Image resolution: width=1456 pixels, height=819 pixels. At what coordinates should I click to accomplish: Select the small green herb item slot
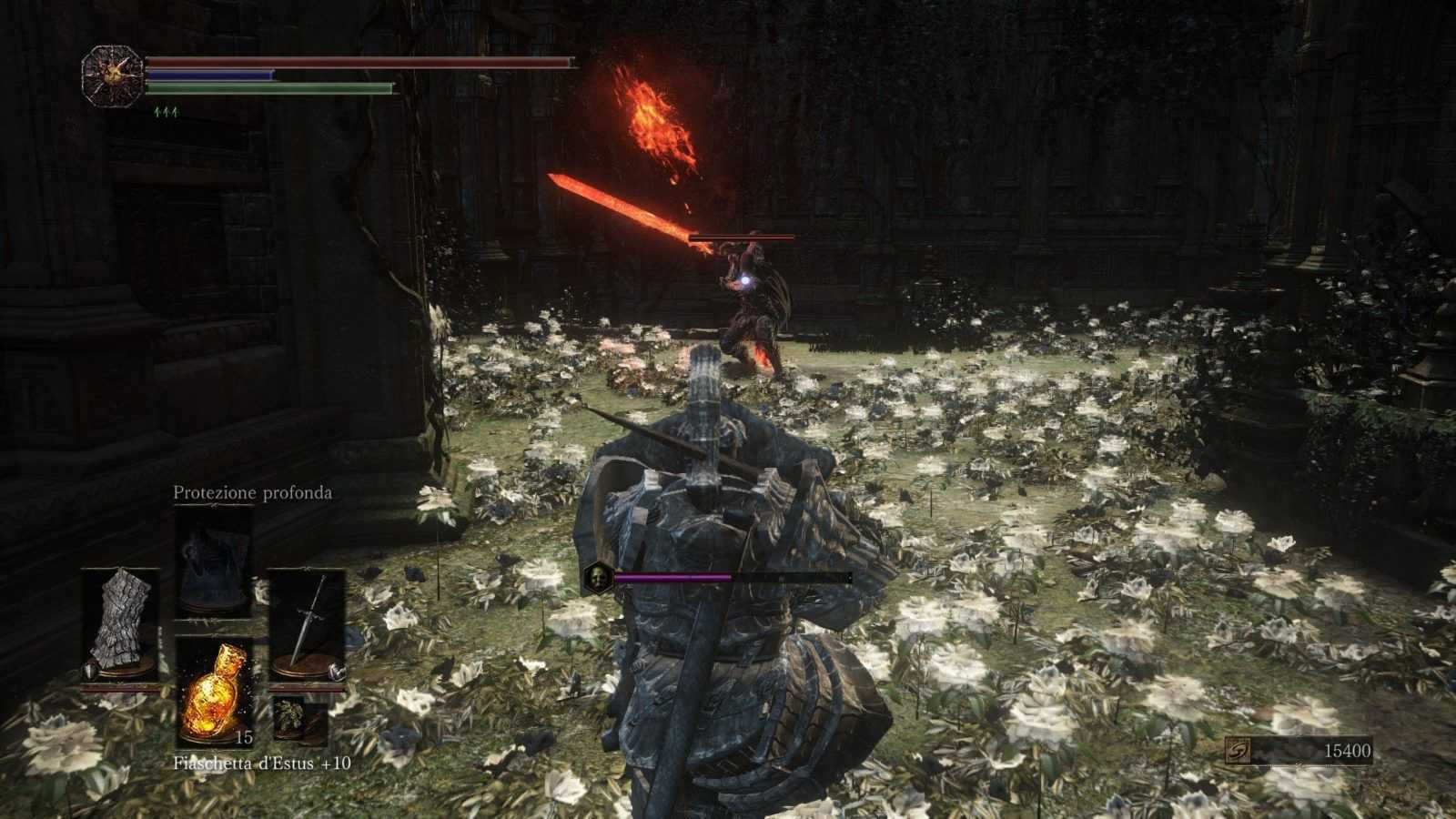tap(288, 715)
